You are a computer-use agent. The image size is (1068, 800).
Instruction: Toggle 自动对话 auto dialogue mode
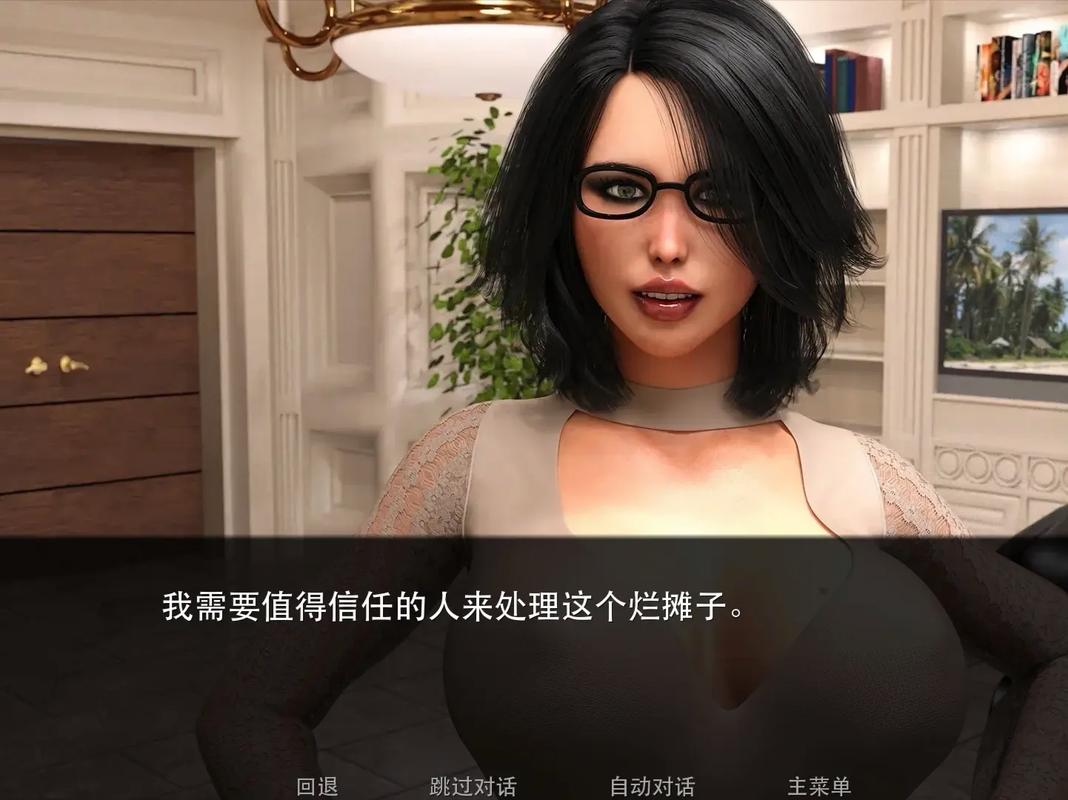[652, 786]
